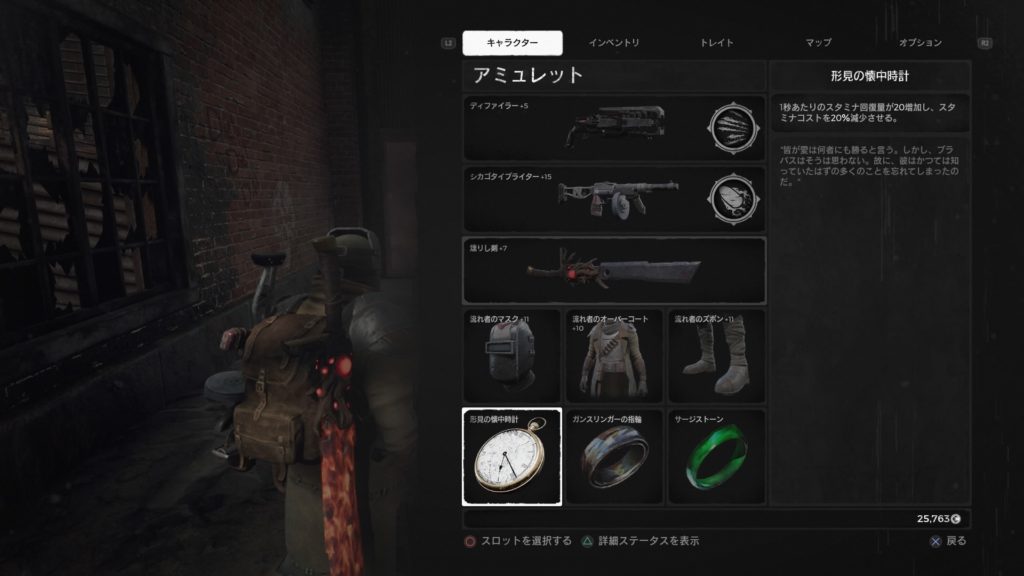This screenshot has width=1024, height=576.
Task: Select the 流れ者のズボン boots slot
Action: point(716,356)
